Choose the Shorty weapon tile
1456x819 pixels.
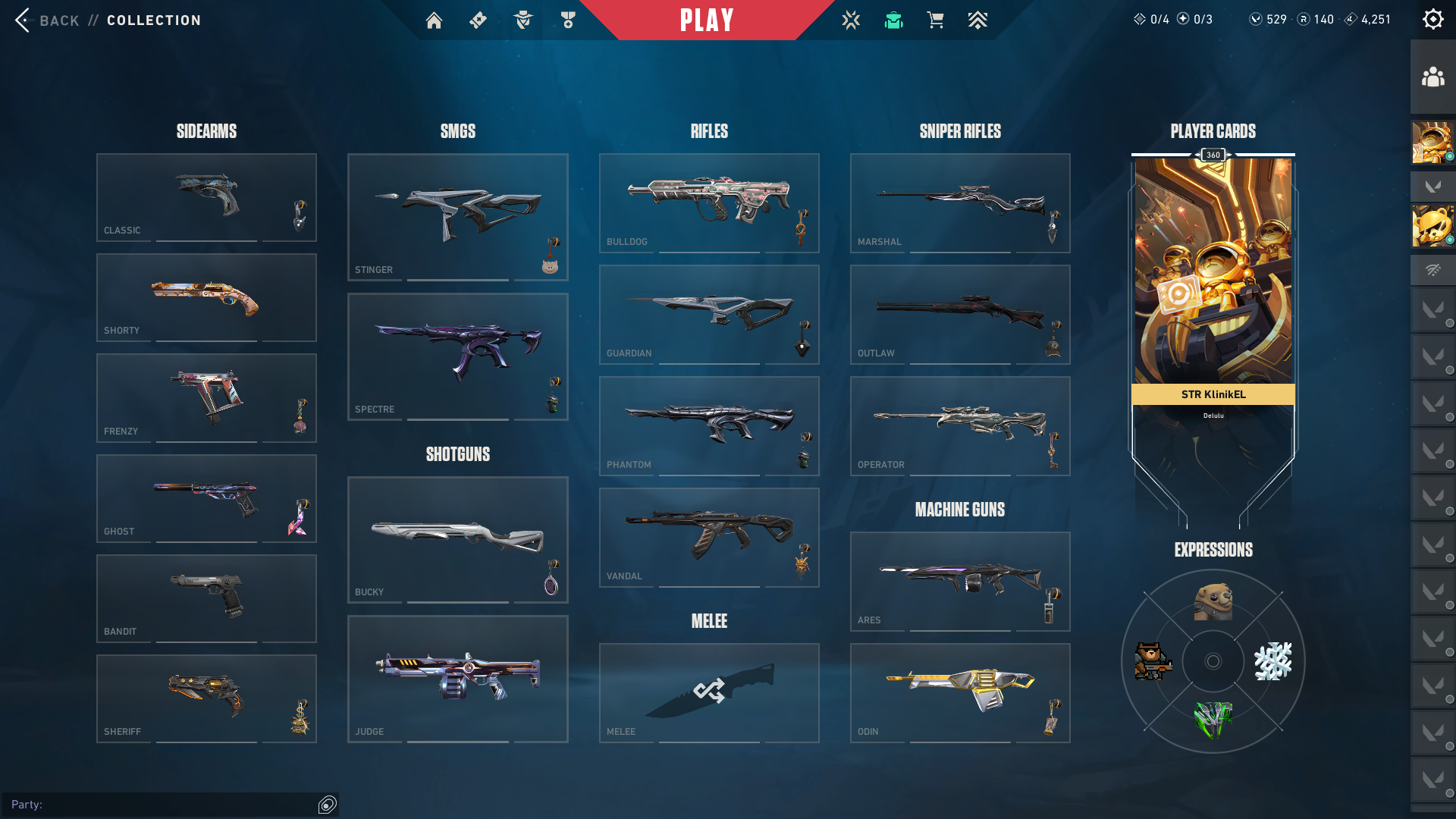[206, 297]
